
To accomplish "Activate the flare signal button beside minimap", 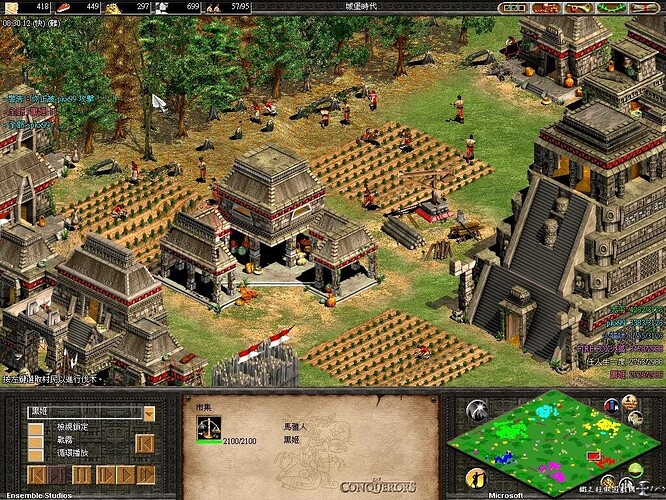I will click(477, 410).
